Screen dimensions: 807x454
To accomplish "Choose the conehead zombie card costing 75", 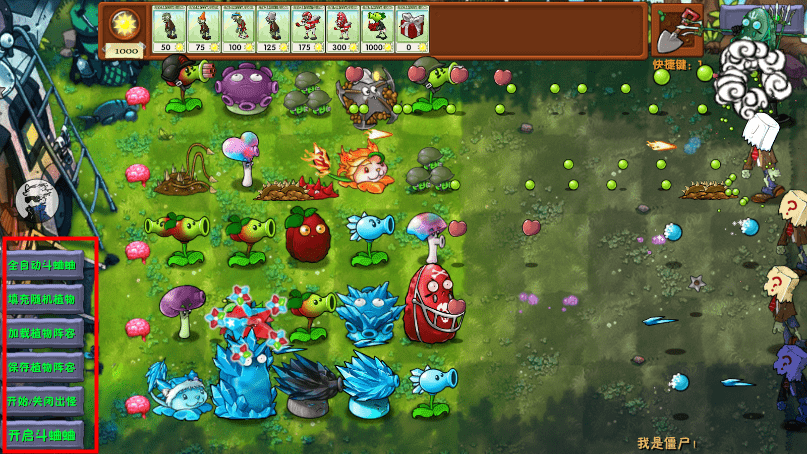I will click(x=202, y=29).
